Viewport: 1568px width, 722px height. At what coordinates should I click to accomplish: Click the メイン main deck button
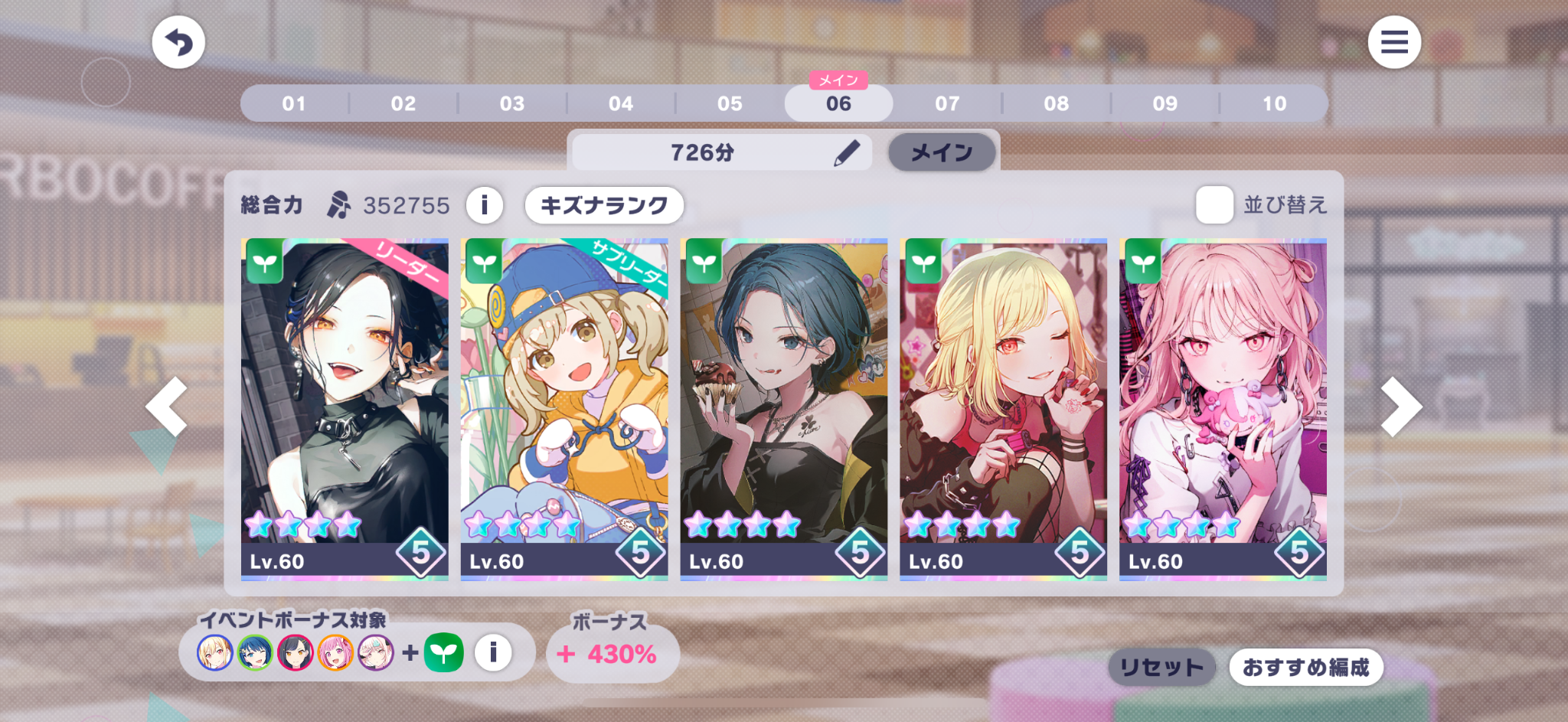(x=942, y=153)
